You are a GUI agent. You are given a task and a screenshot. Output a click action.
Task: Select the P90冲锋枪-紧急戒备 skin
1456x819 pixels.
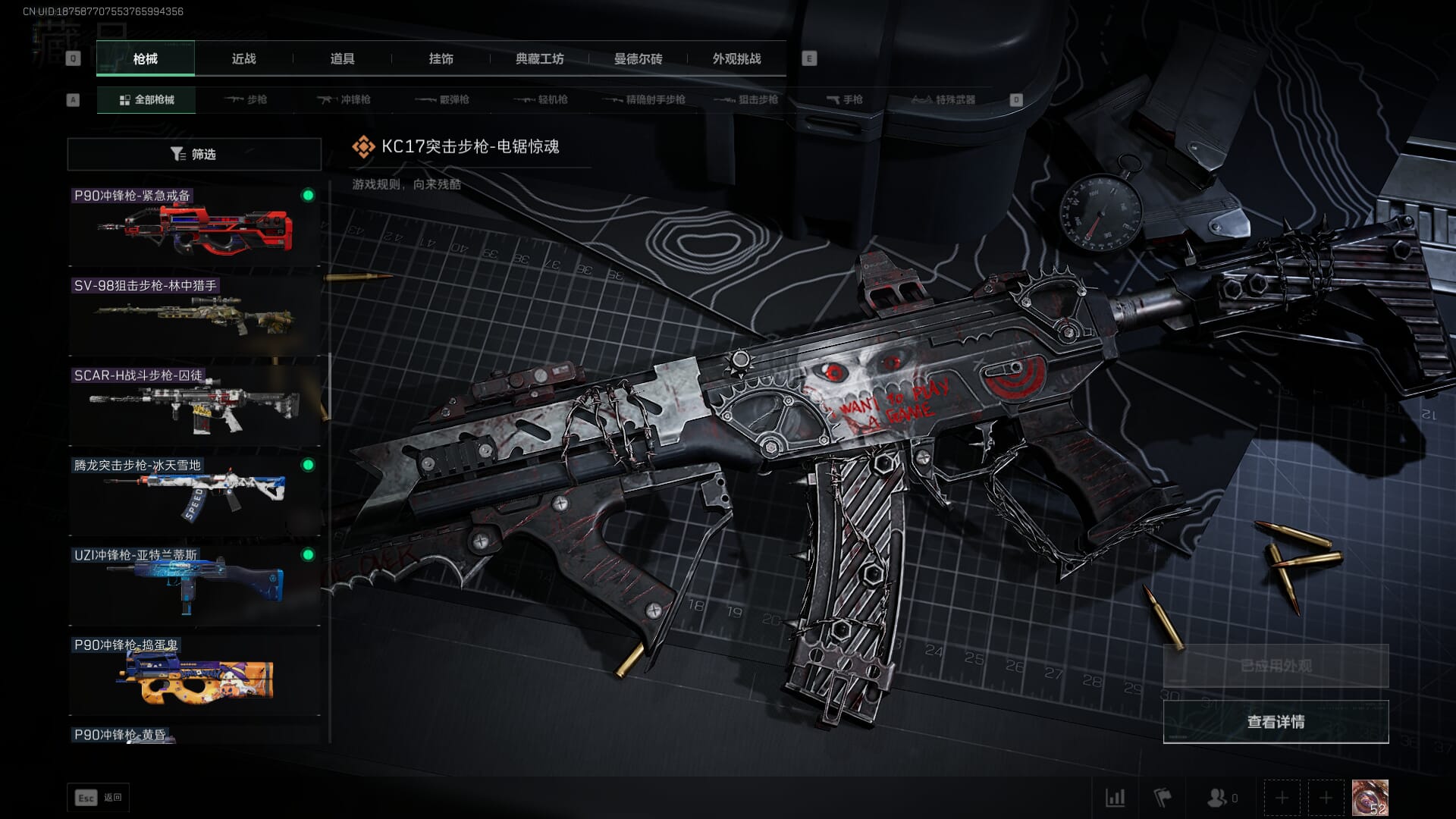pyautogui.click(x=194, y=226)
